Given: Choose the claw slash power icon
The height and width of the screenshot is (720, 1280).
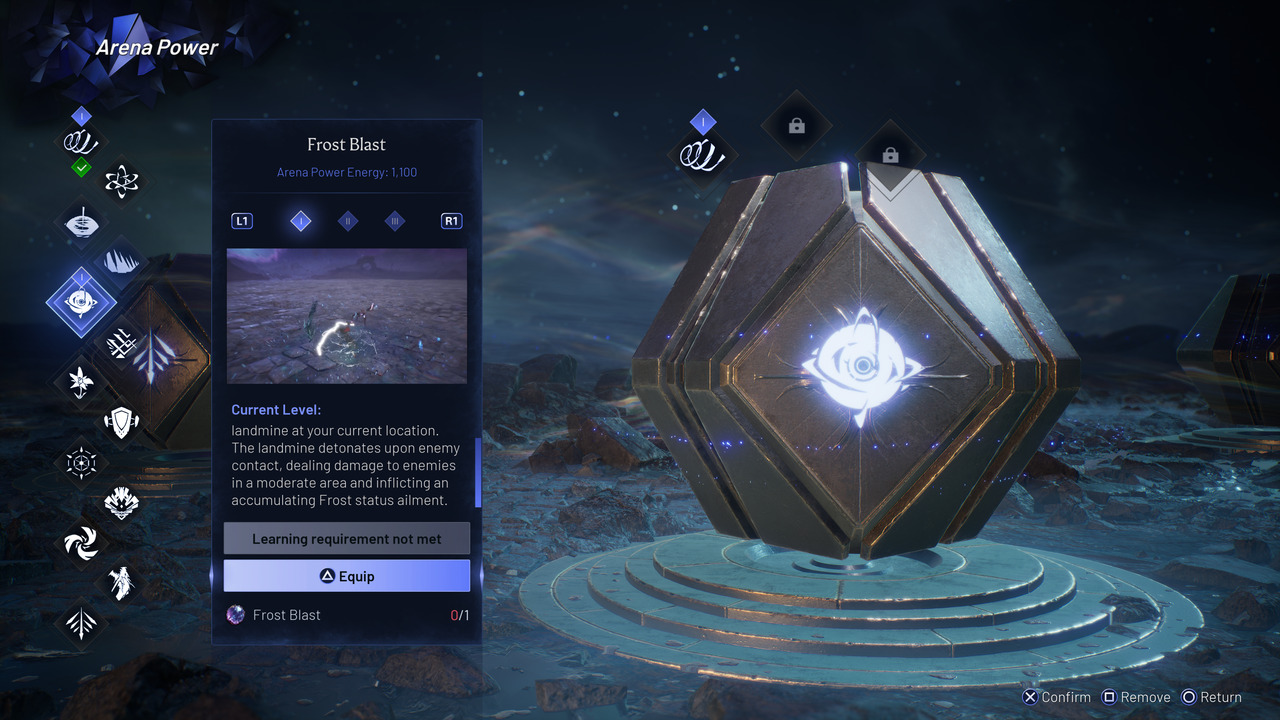Looking at the screenshot, I should [121, 262].
